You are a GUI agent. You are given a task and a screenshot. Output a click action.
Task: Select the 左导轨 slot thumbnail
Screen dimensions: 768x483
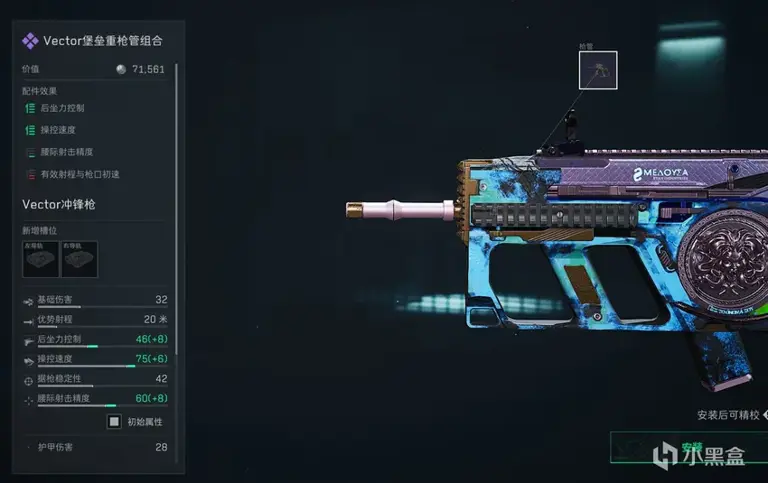point(40,259)
